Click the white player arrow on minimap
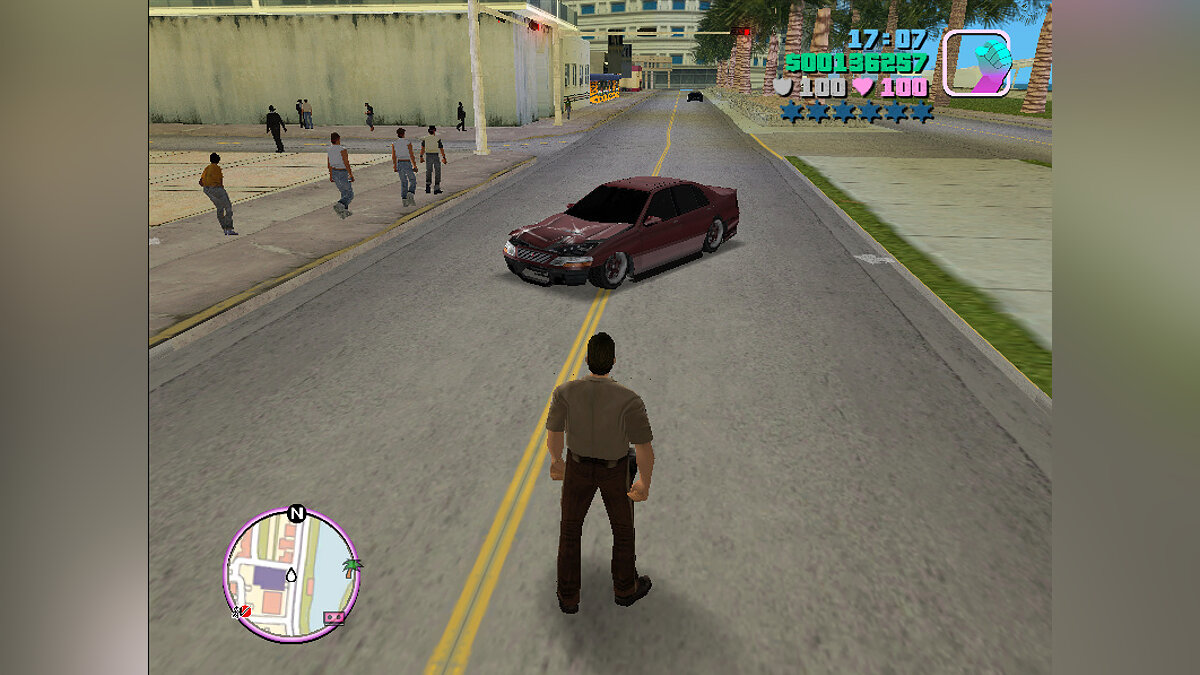Image resolution: width=1200 pixels, height=675 pixels. pos(291,575)
